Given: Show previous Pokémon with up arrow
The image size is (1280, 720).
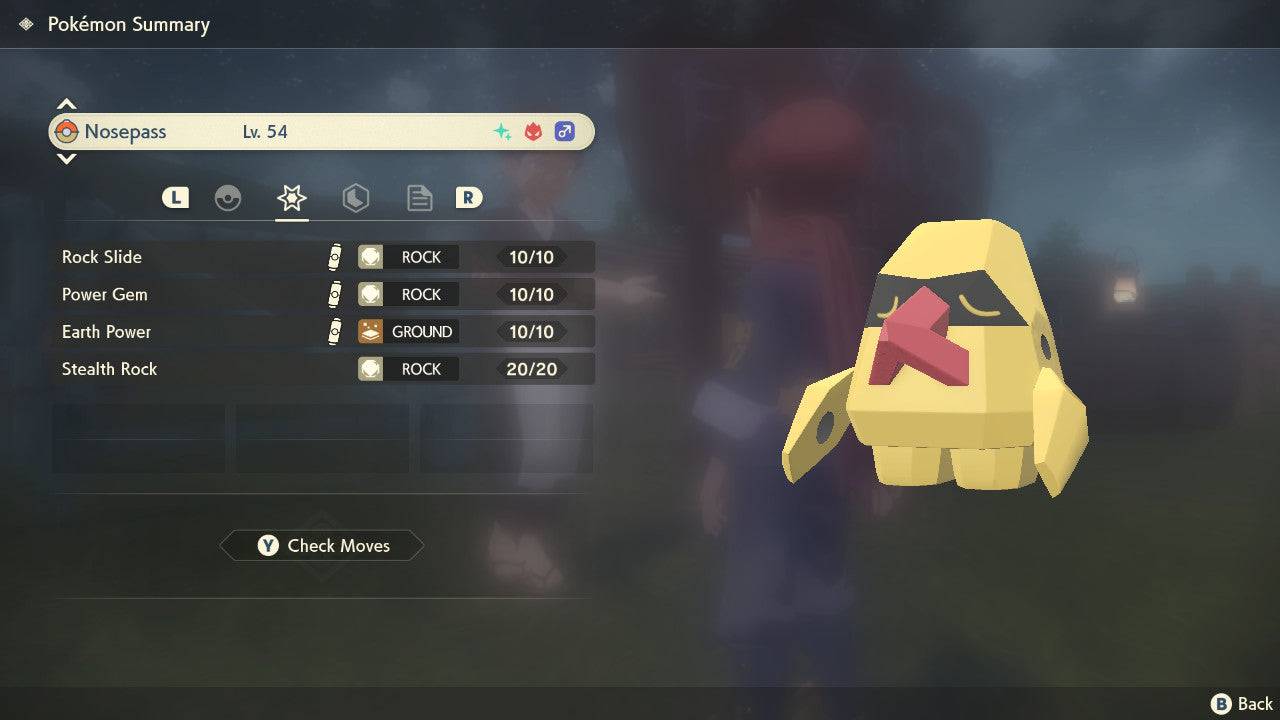Looking at the screenshot, I should pyautogui.click(x=66, y=104).
